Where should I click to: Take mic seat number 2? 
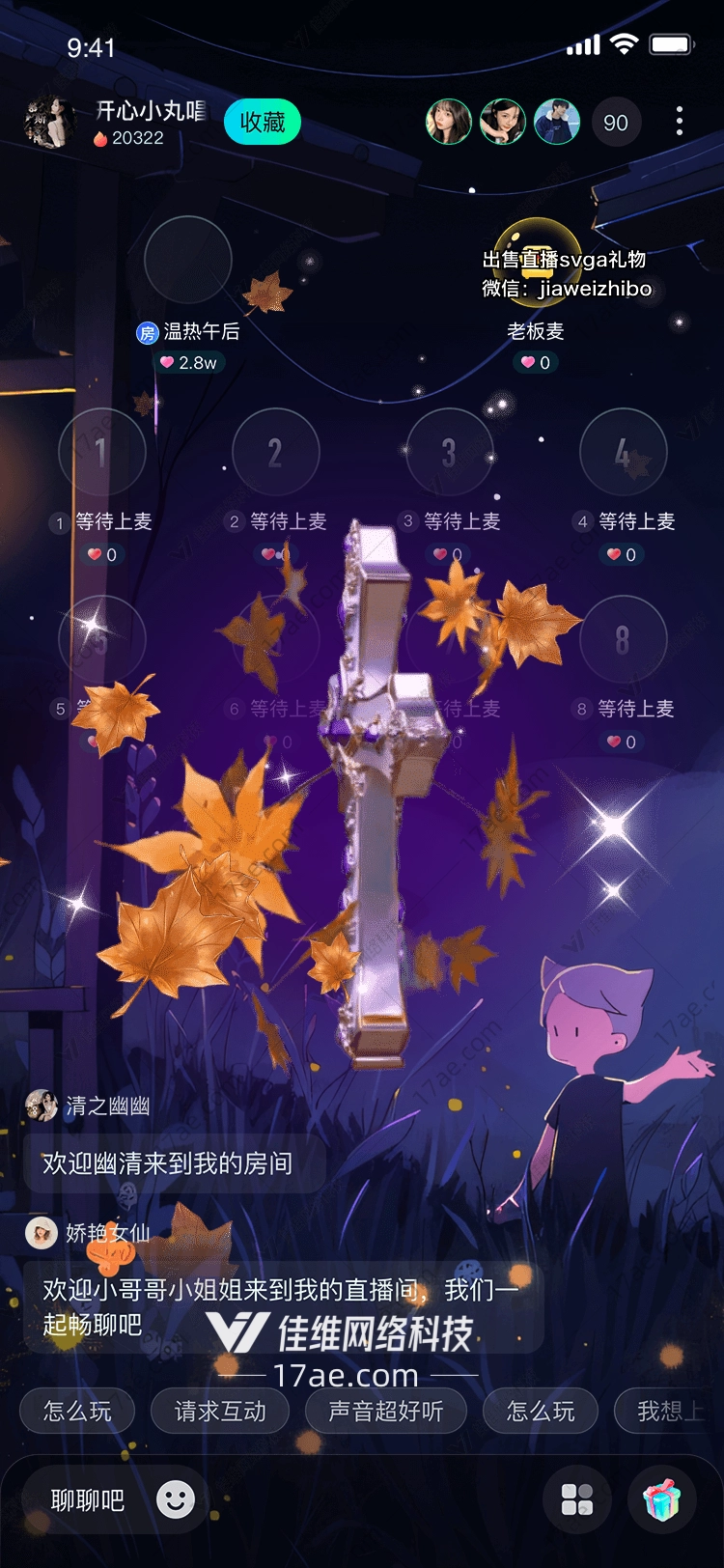275,452
